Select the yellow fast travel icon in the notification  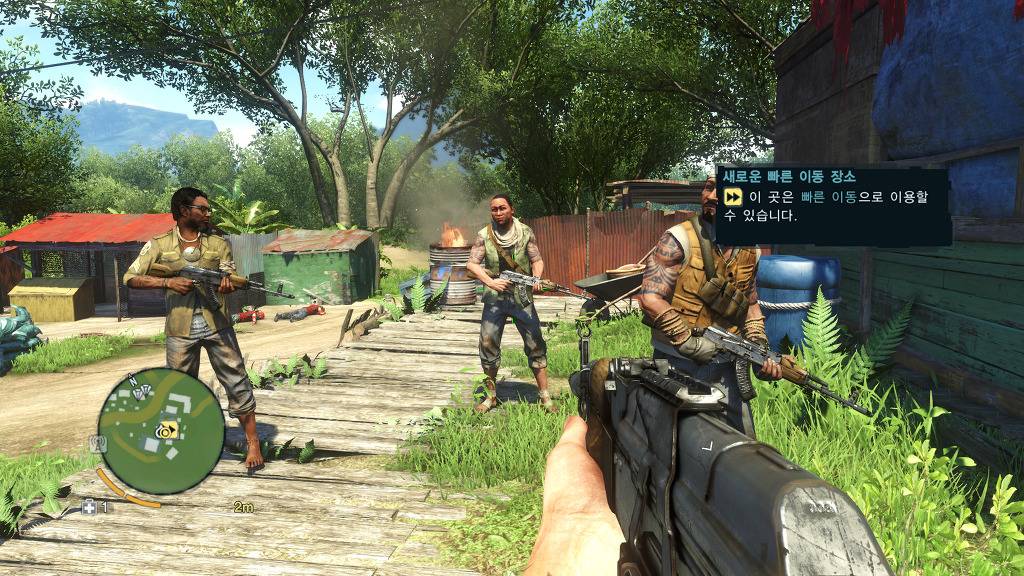[734, 197]
